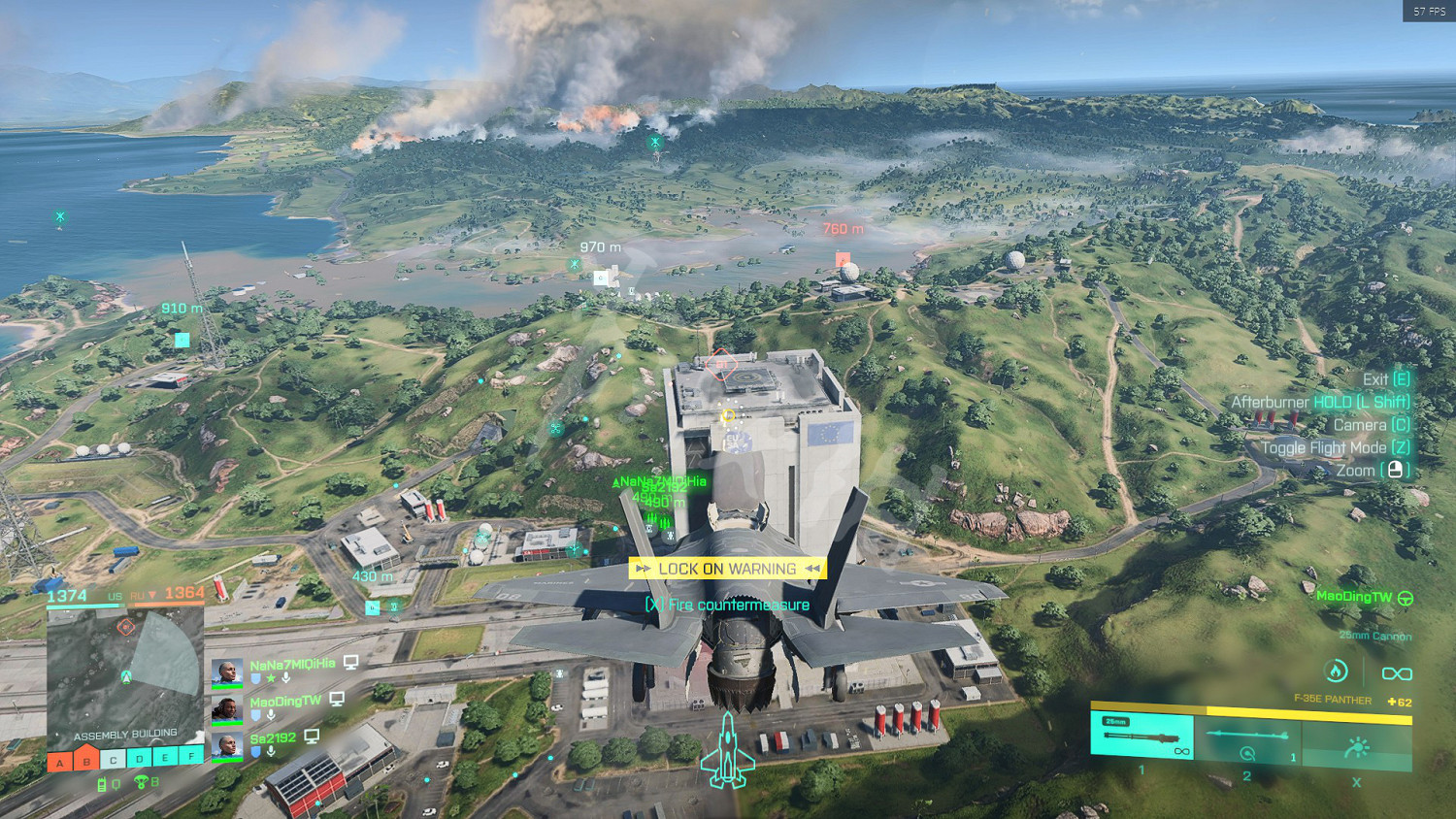Select objective flag E on the capture bar

tap(166, 757)
